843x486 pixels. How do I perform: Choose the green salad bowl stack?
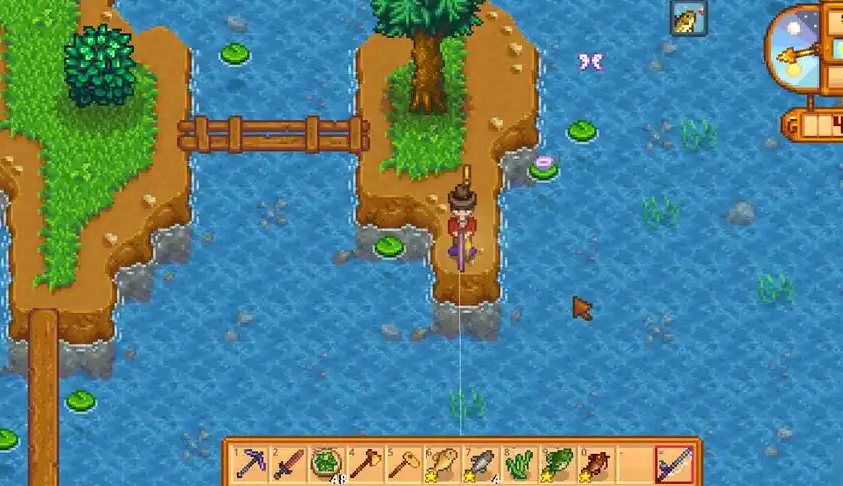coord(325,463)
